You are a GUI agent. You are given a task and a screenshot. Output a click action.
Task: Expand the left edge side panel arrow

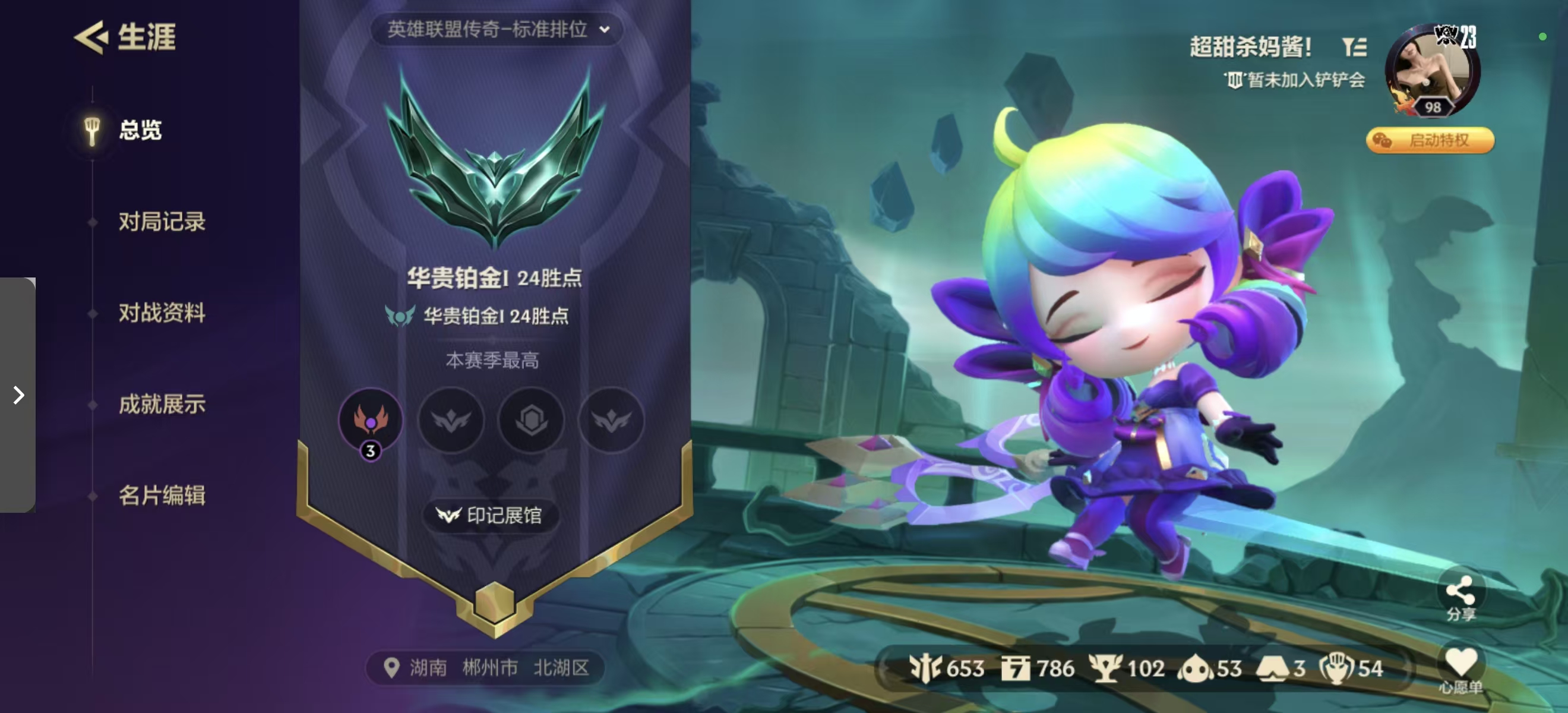pos(17,395)
